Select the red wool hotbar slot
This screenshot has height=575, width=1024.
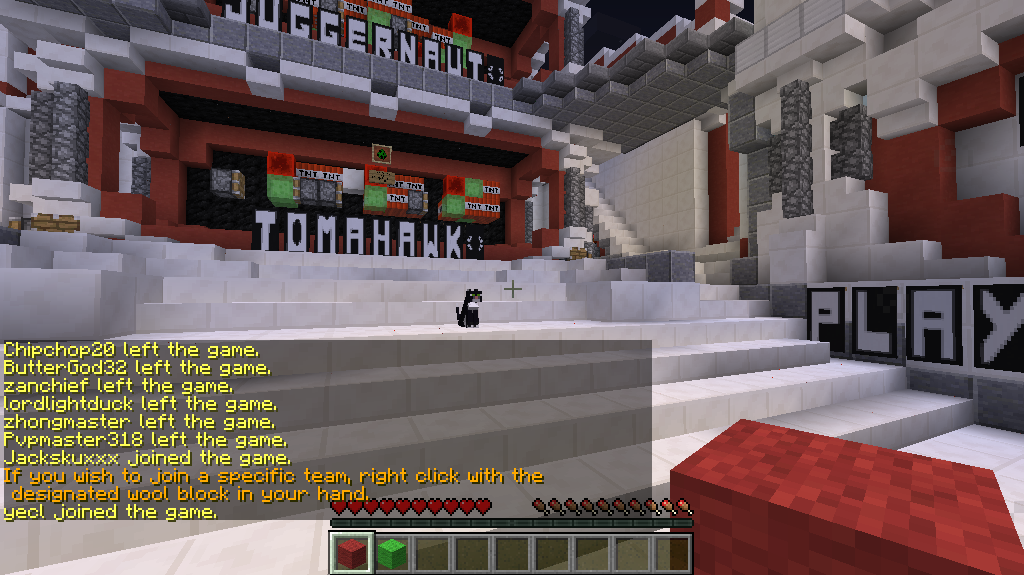[x=351, y=553]
